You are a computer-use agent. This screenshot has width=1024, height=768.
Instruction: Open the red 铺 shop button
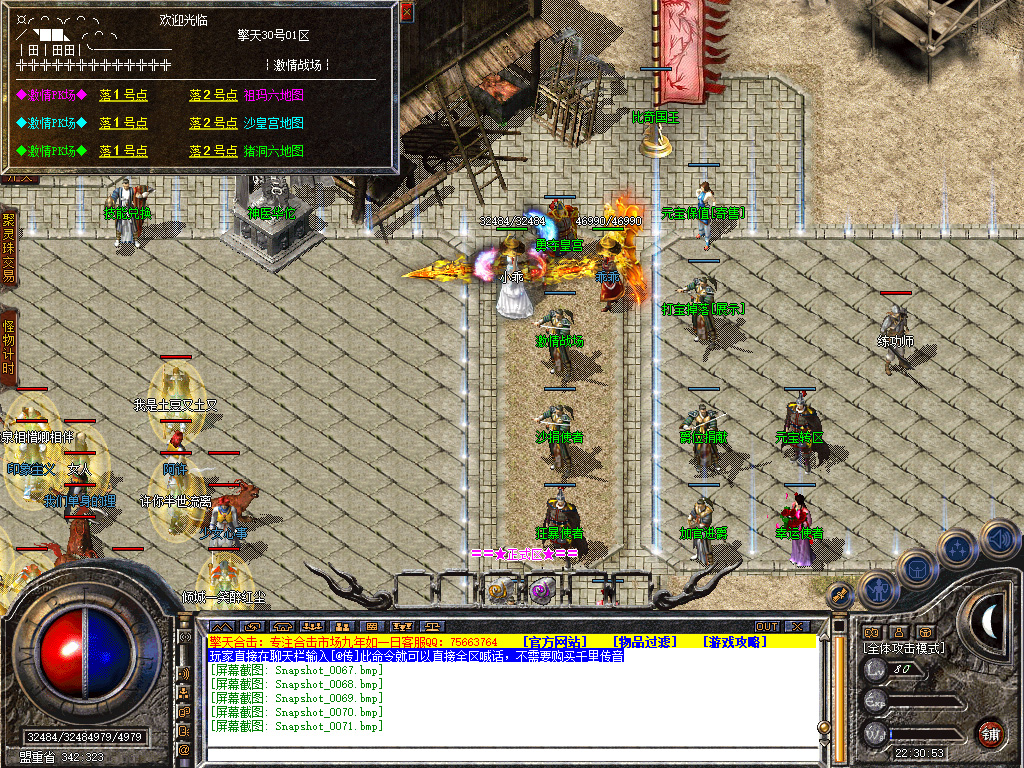click(990, 733)
